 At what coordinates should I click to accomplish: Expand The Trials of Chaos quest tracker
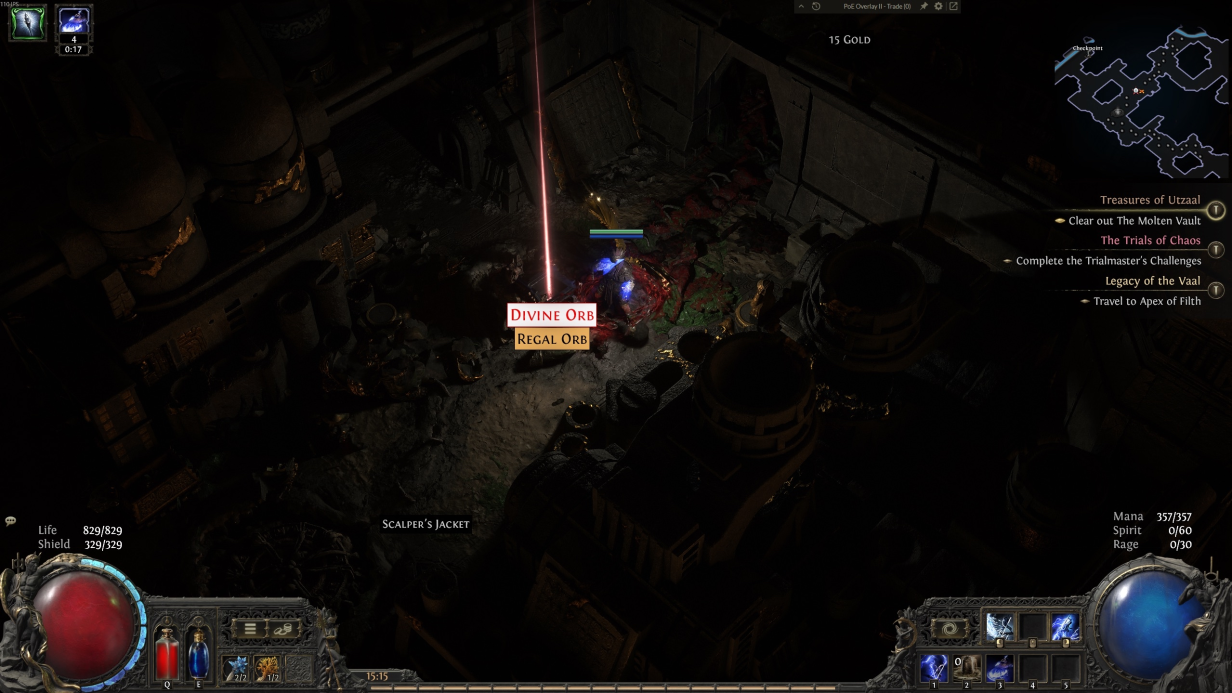[x=1215, y=250]
